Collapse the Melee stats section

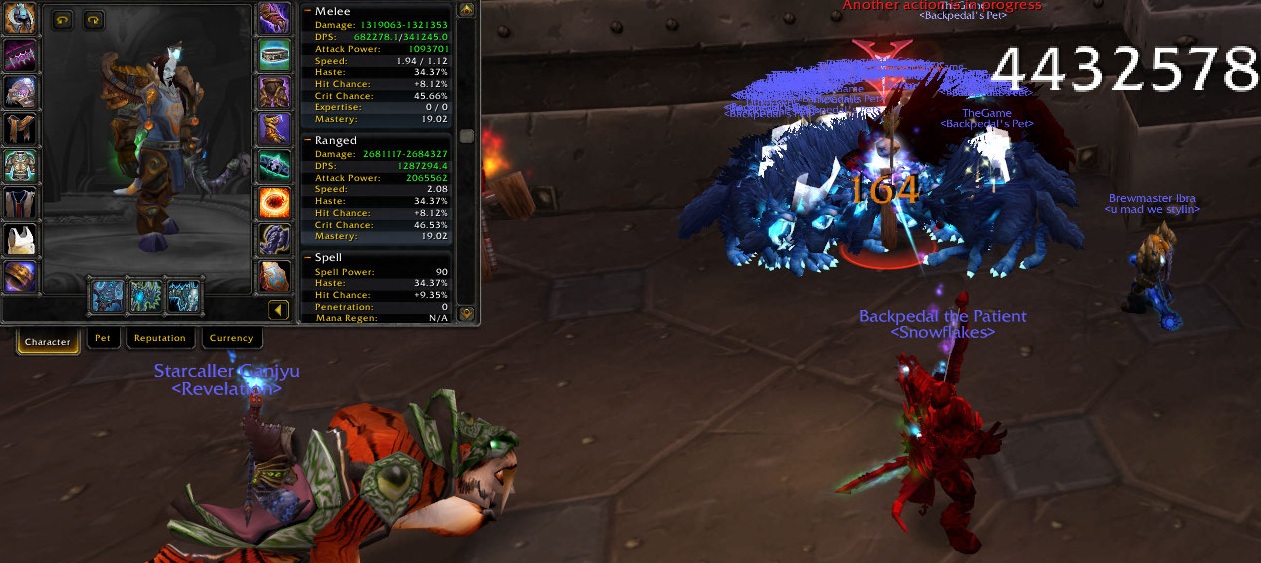(x=308, y=11)
